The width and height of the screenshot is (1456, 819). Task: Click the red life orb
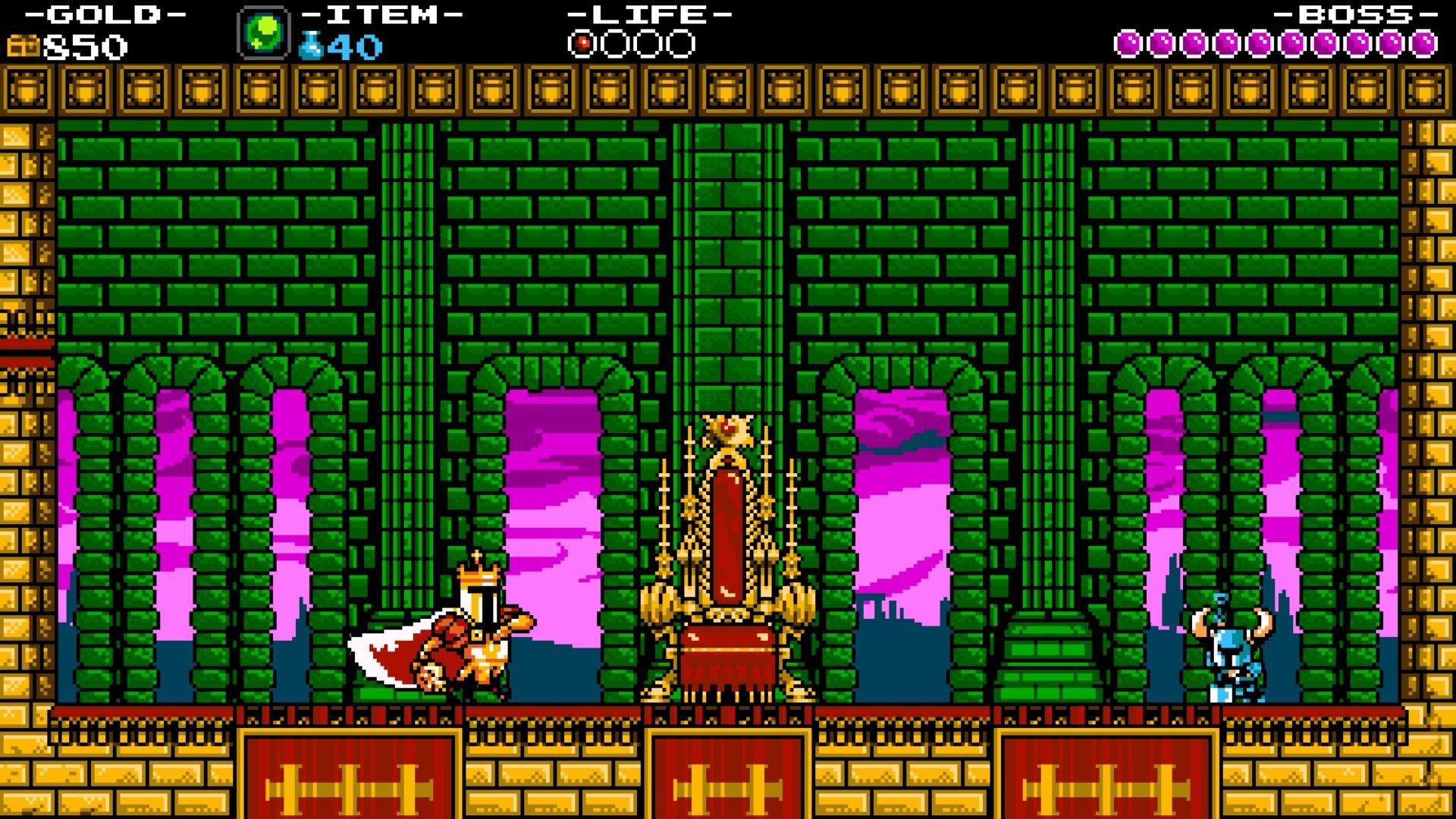tap(582, 43)
